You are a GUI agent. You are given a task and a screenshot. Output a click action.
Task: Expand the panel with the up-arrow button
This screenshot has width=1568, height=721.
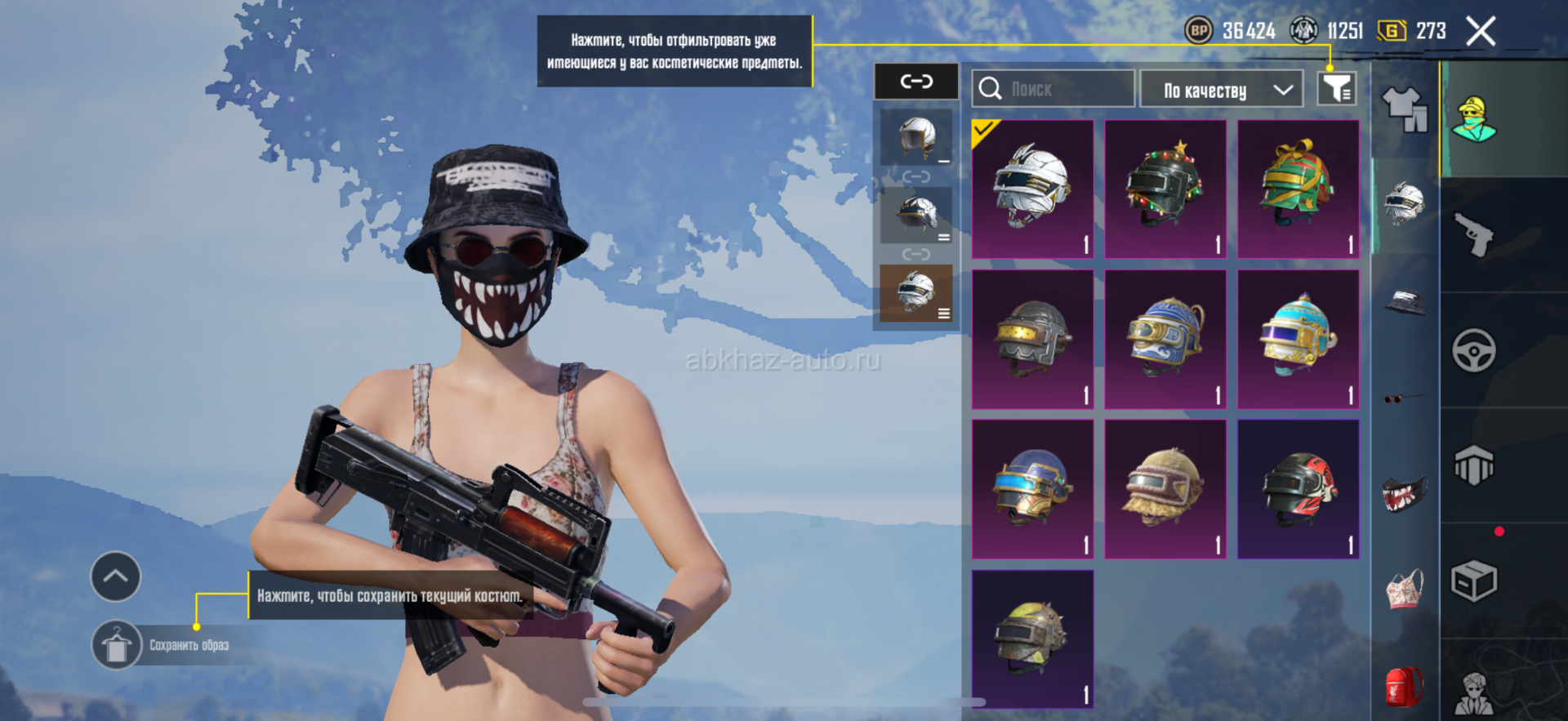click(x=115, y=576)
